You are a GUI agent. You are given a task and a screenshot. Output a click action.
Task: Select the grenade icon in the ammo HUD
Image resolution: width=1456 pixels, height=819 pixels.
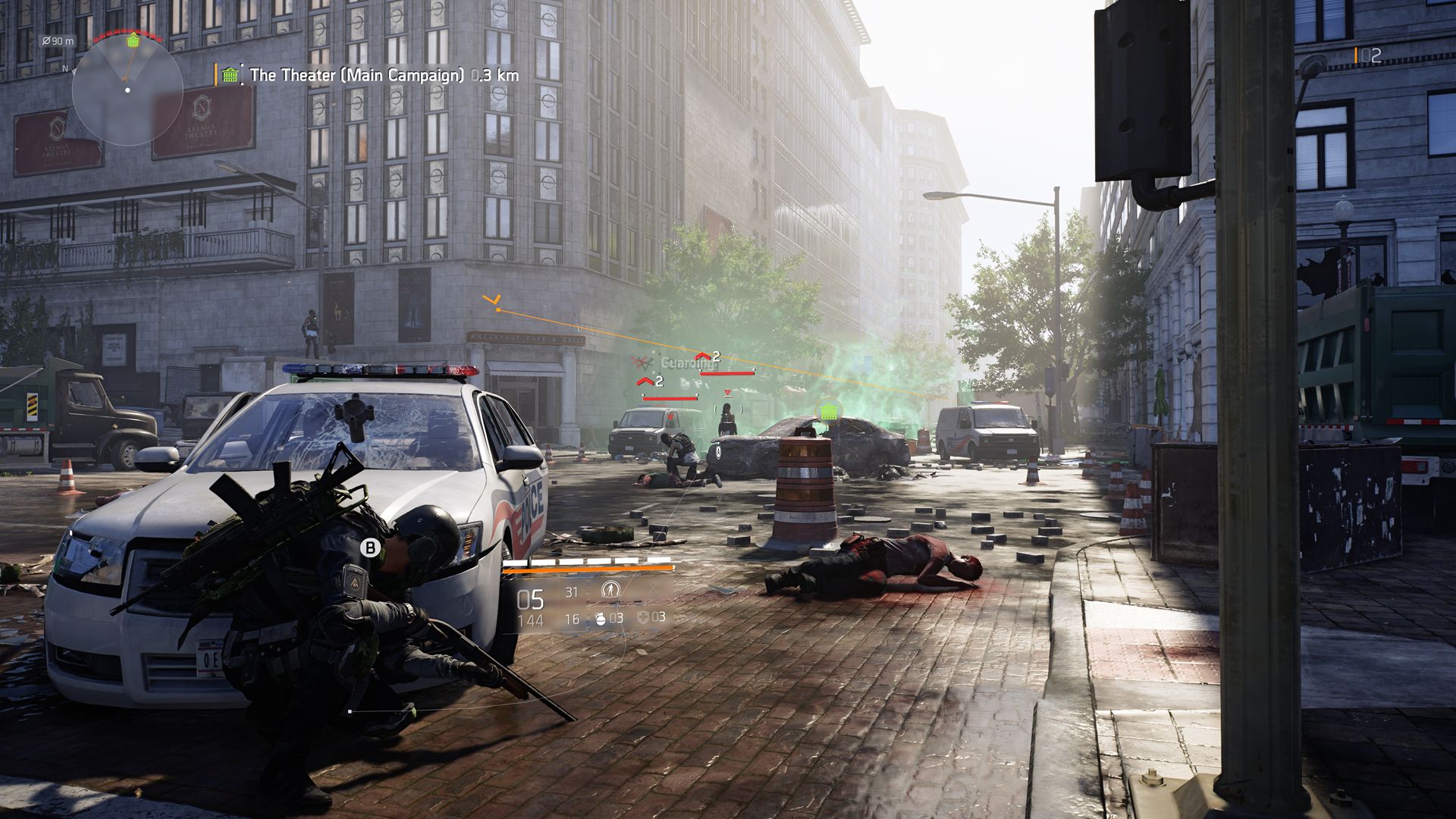tap(601, 620)
